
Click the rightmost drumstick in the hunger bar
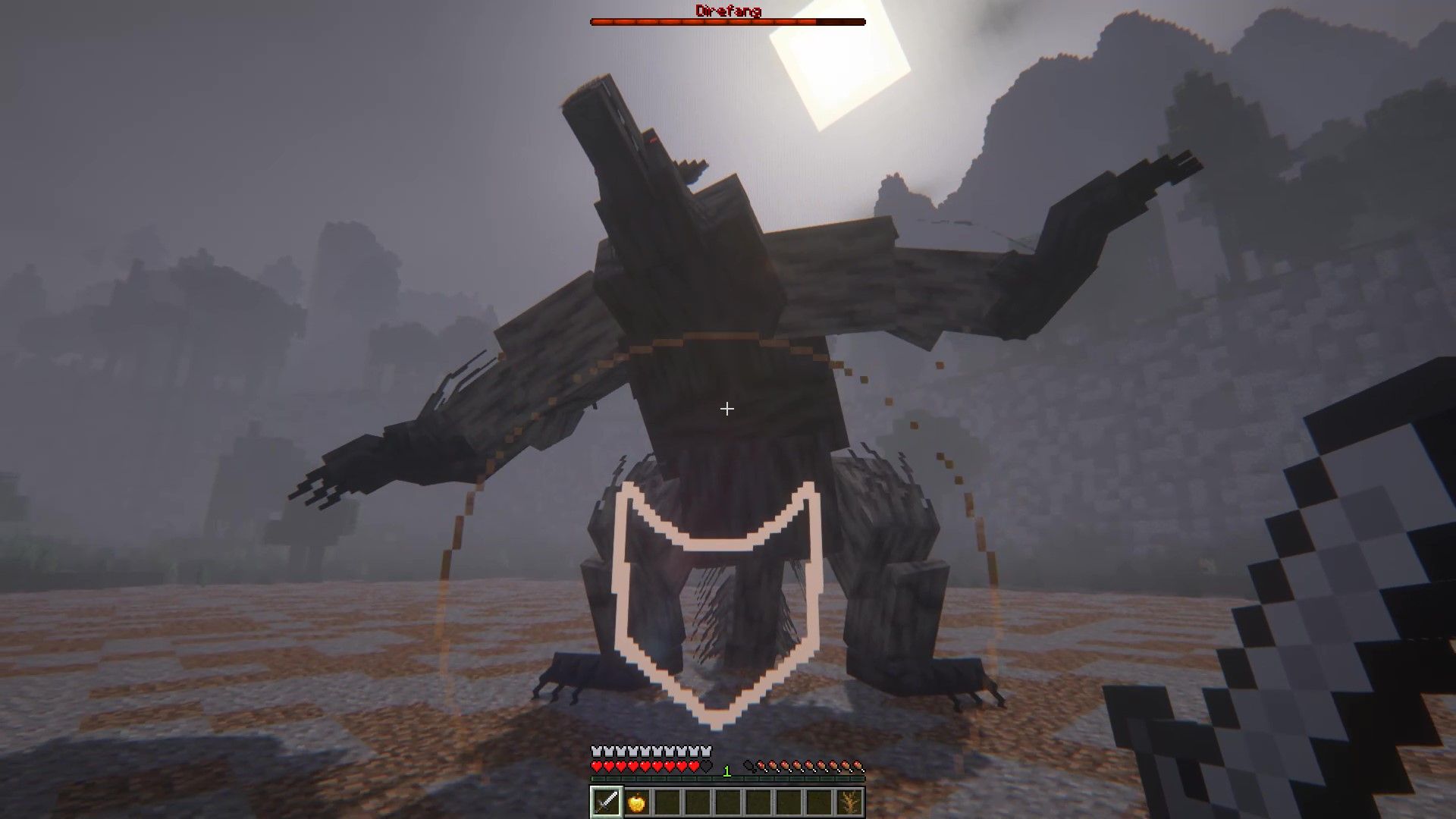860,766
